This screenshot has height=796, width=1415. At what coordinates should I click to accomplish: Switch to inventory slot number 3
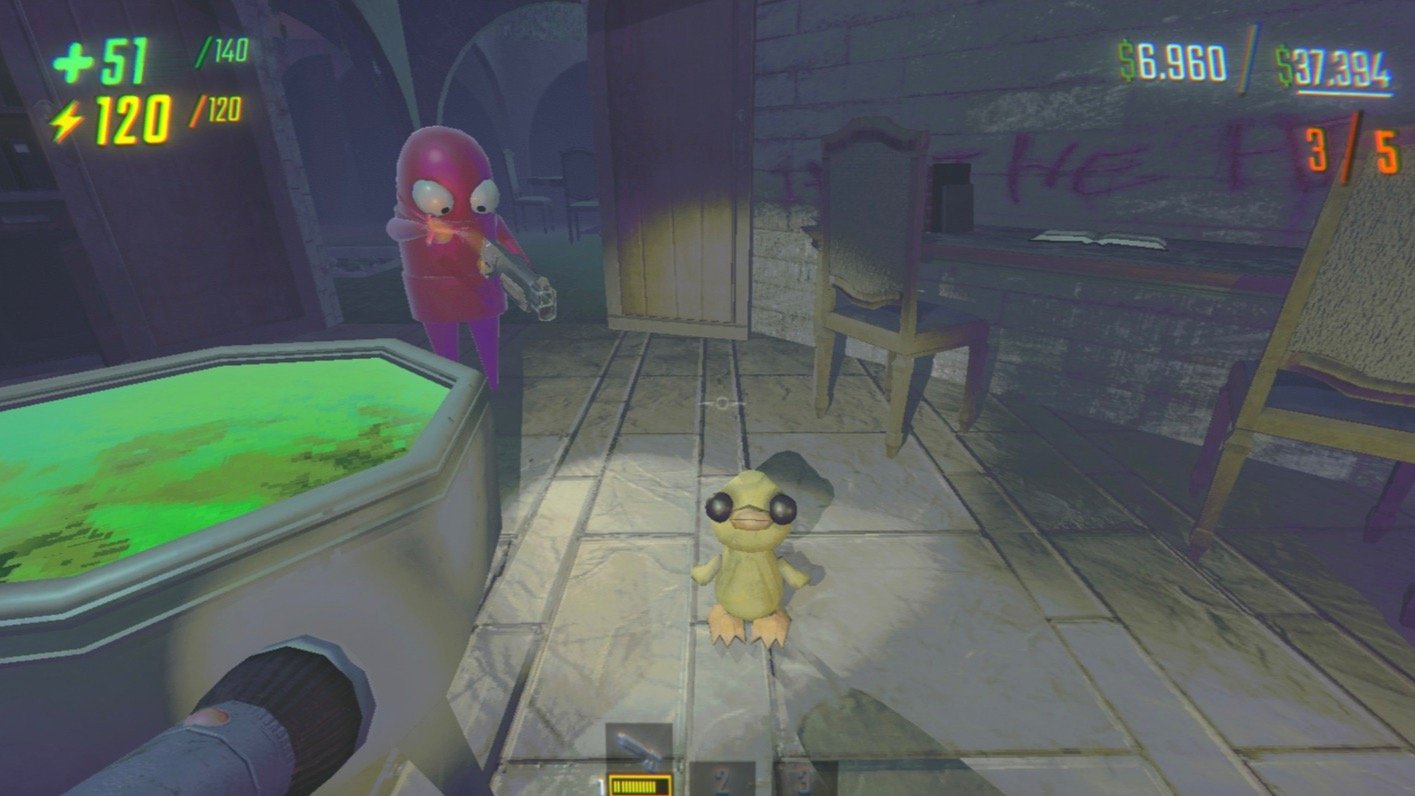pos(803,778)
